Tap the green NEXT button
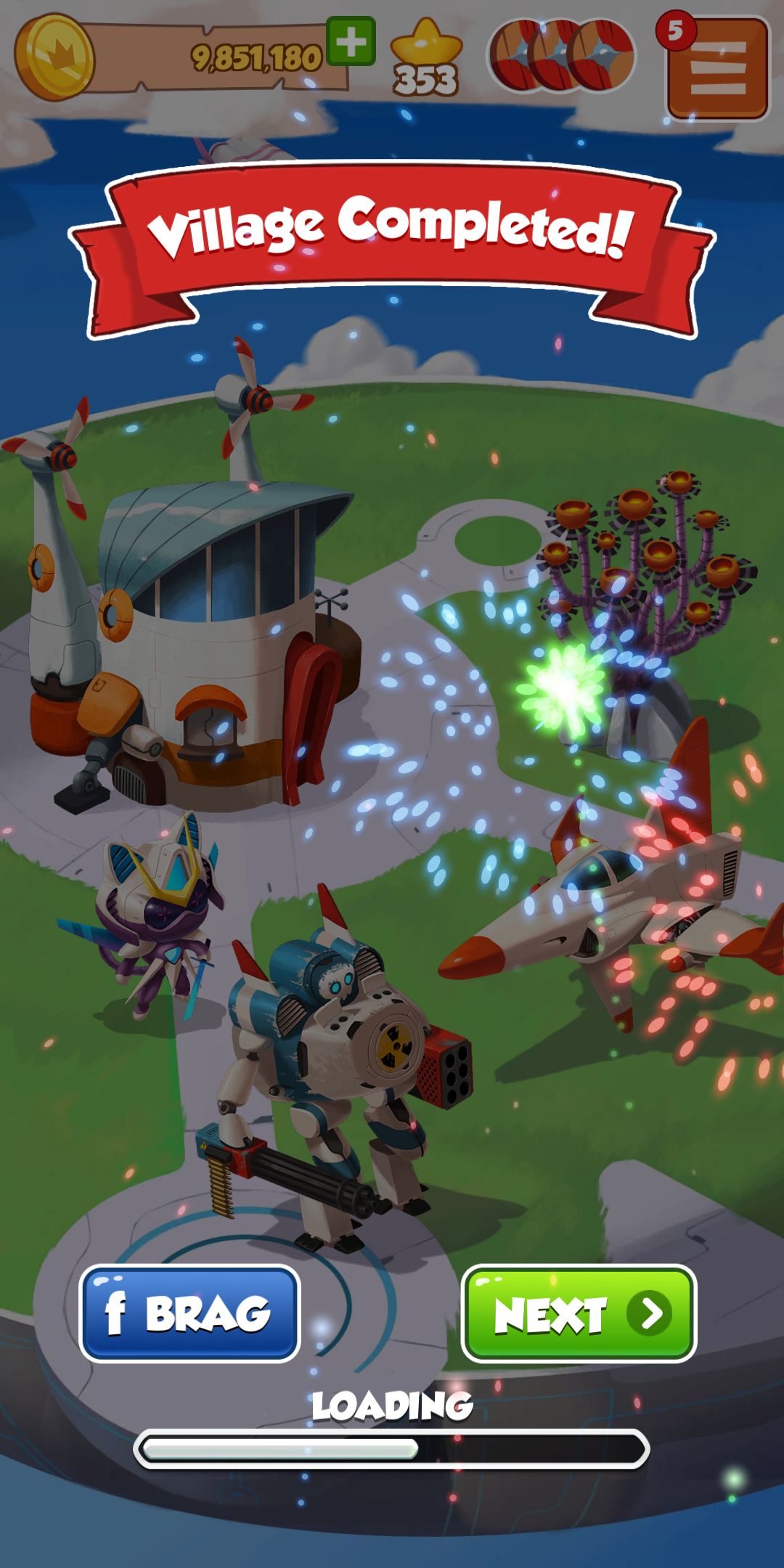This screenshot has width=784, height=1568. [x=579, y=1313]
